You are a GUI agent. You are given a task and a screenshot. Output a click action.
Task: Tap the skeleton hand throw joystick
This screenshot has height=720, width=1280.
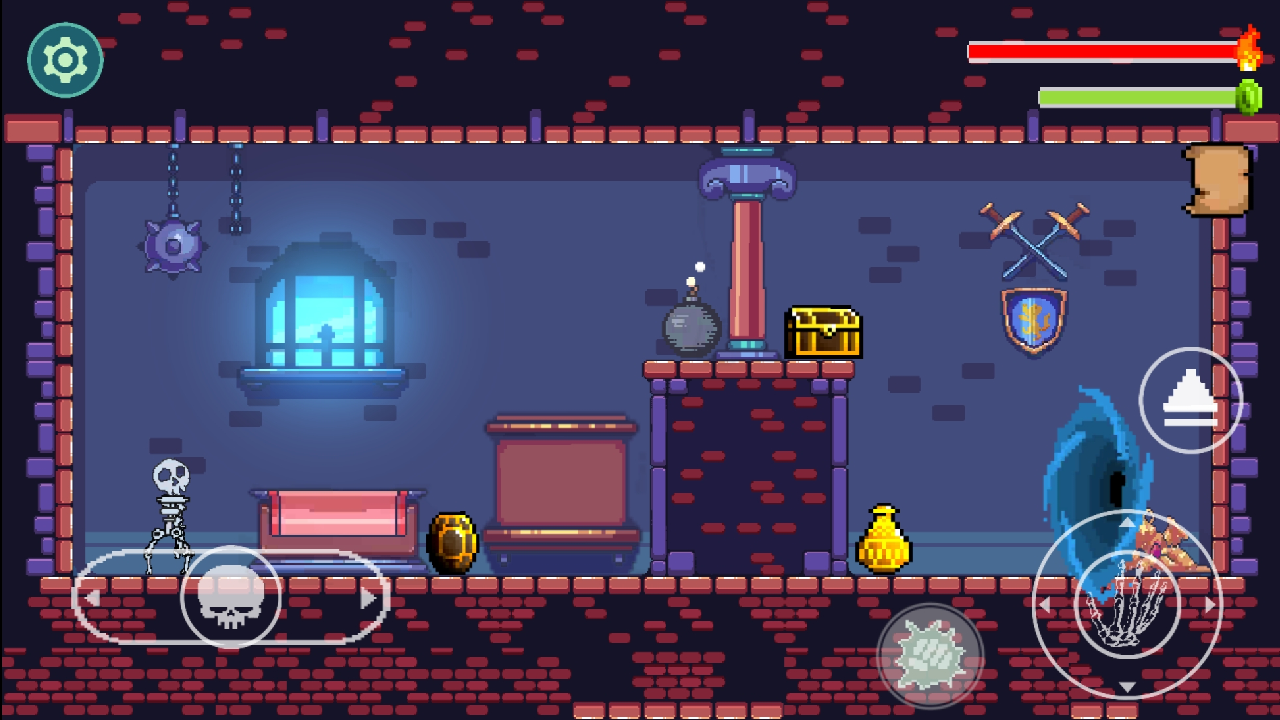(x=1127, y=604)
